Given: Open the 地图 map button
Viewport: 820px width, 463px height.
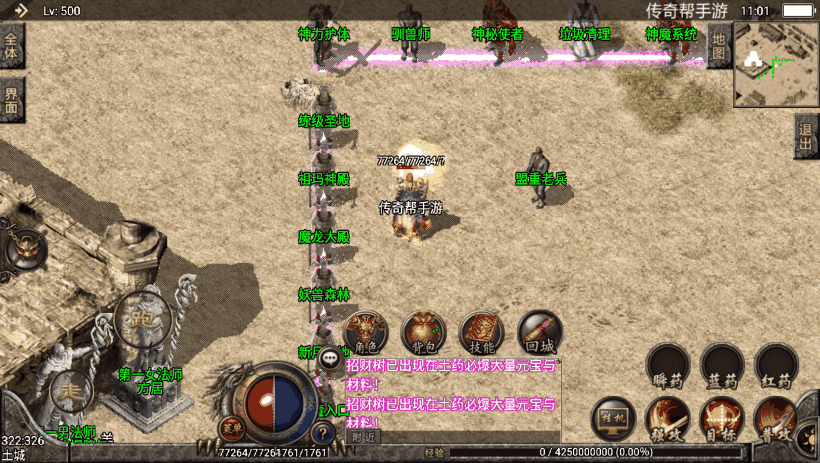Looking at the screenshot, I should point(719,47).
